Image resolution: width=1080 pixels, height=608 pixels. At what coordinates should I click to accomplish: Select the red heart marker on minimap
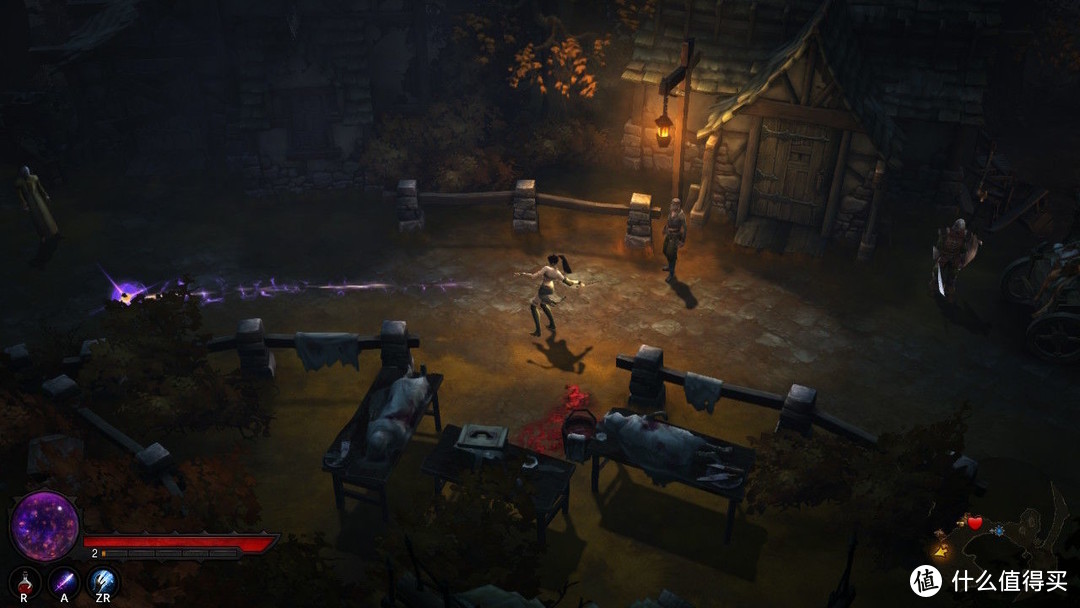click(x=974, y=523)
